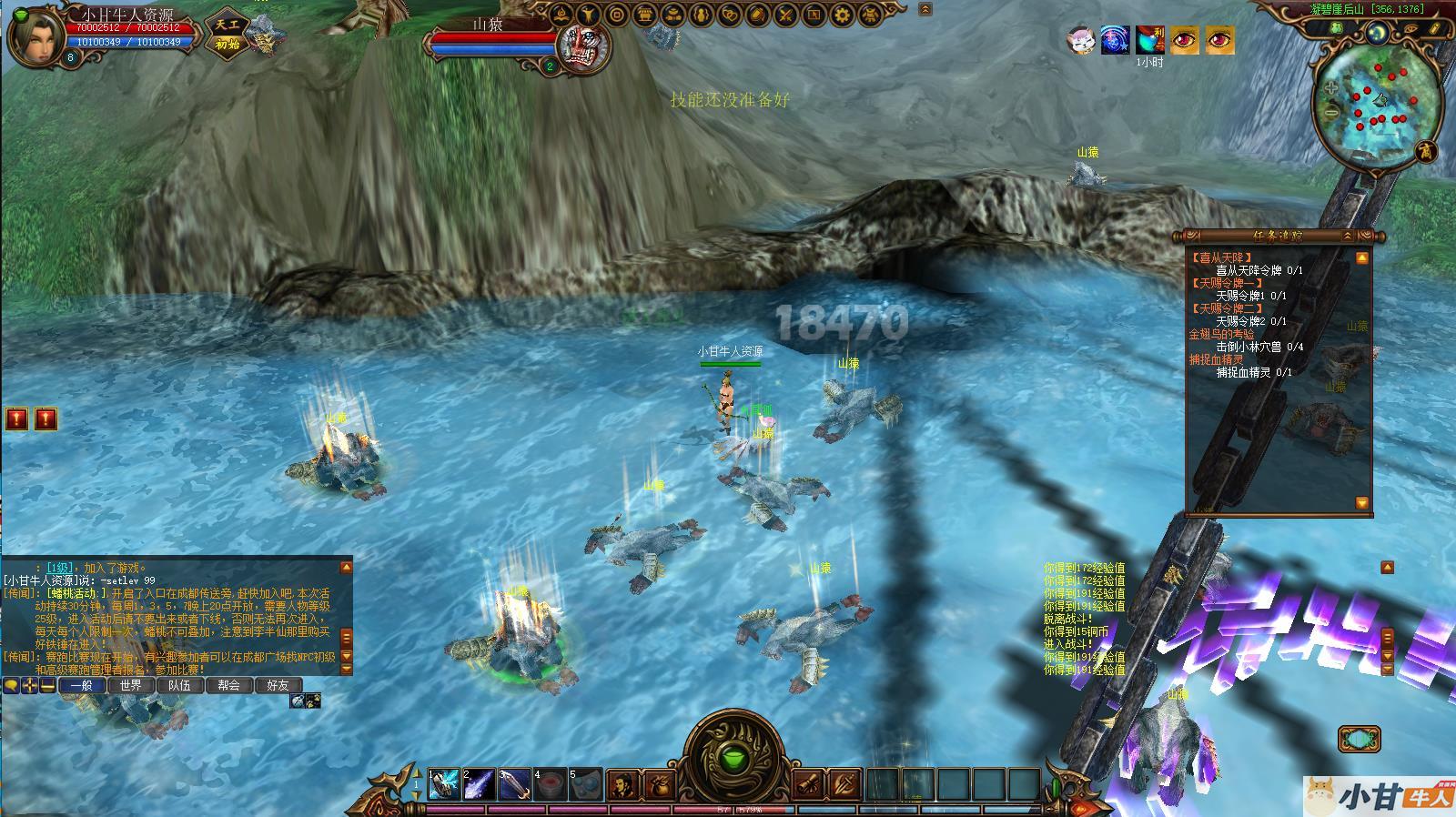
Task: Collapse the top menu bar with the arrow button
Action: point(925,10)
